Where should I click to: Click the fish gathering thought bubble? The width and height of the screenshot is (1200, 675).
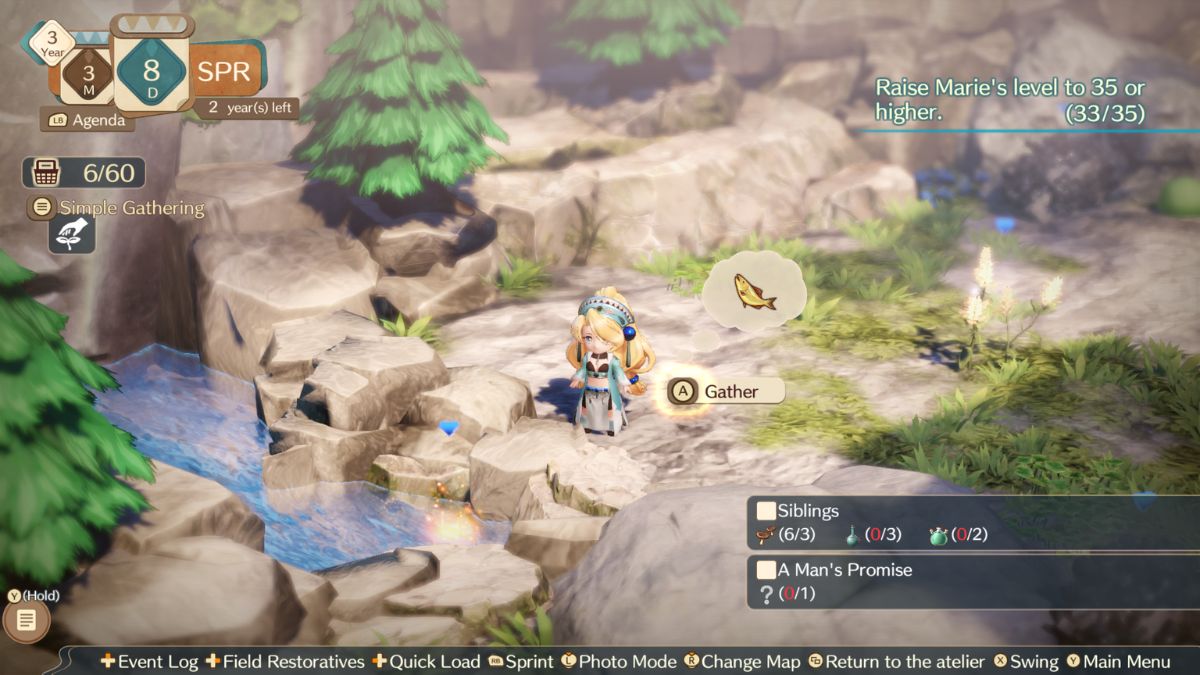click(x=754, y=292)
